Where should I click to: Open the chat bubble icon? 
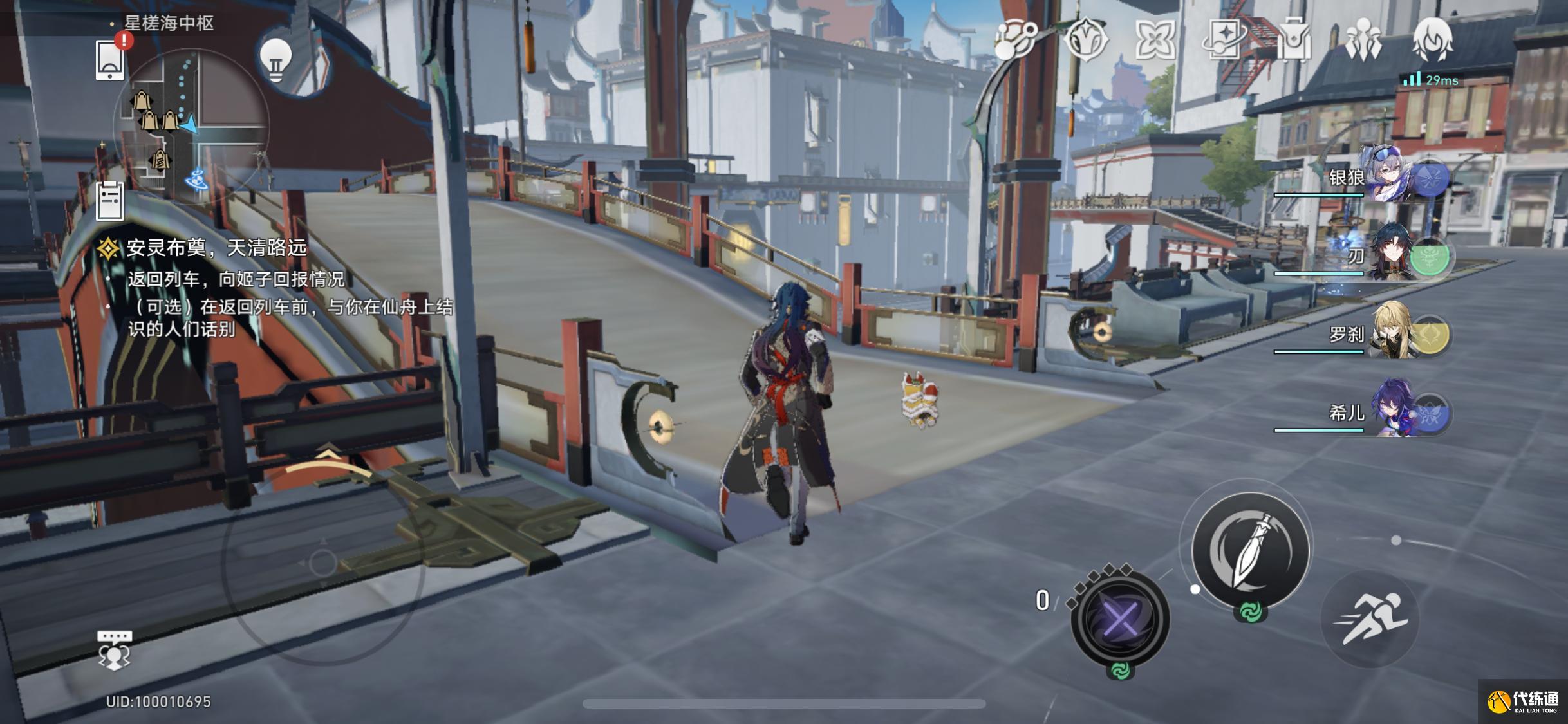(114, 649)
